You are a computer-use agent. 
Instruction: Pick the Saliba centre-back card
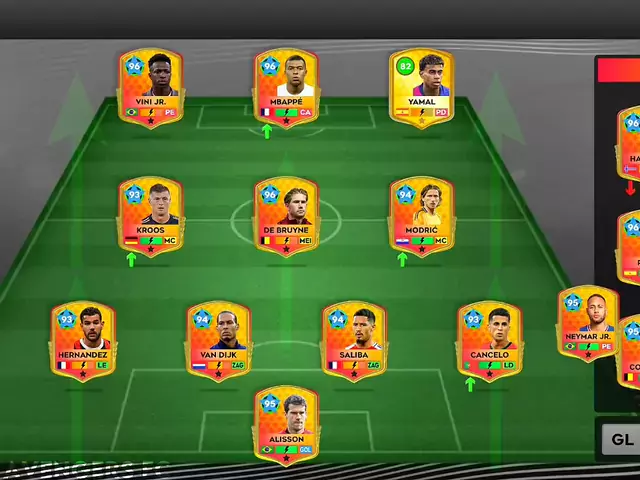click(354, 342)
